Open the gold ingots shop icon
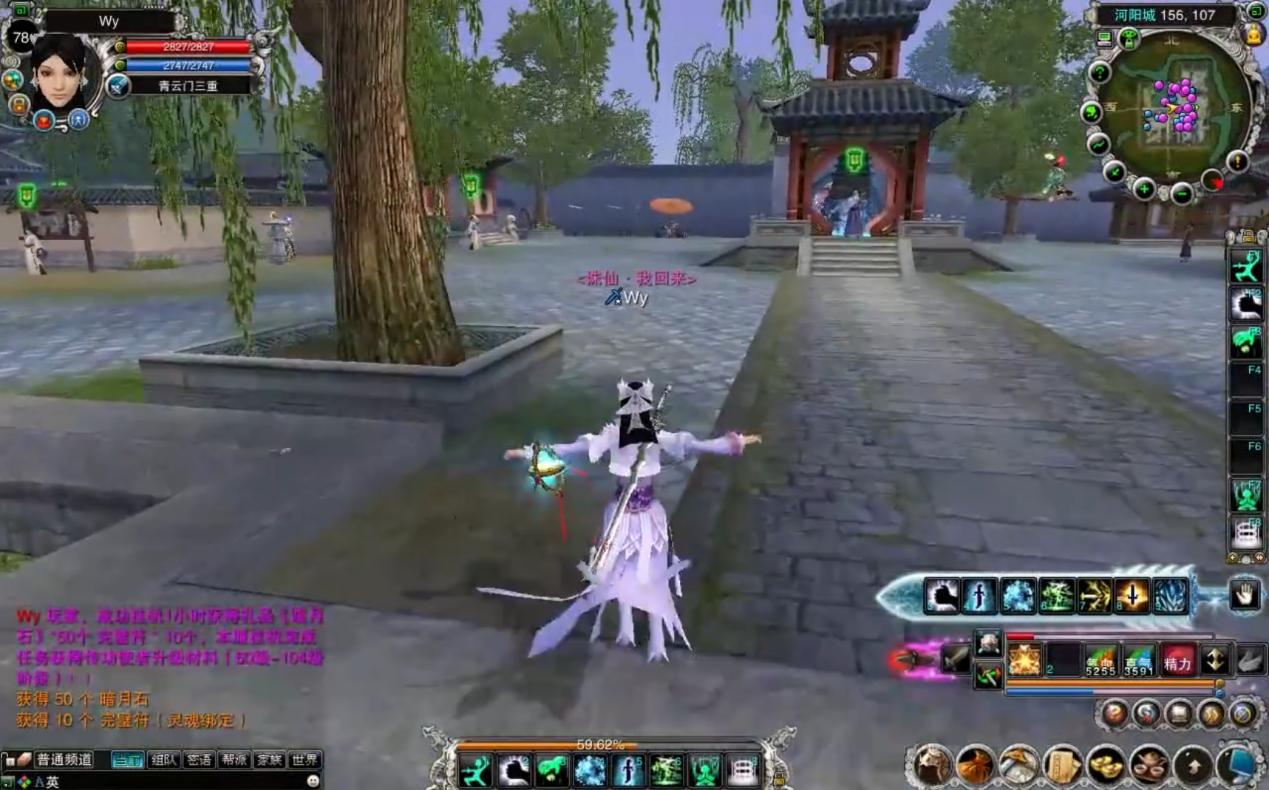1269x790 pixels. click(x=1106, y=765)
